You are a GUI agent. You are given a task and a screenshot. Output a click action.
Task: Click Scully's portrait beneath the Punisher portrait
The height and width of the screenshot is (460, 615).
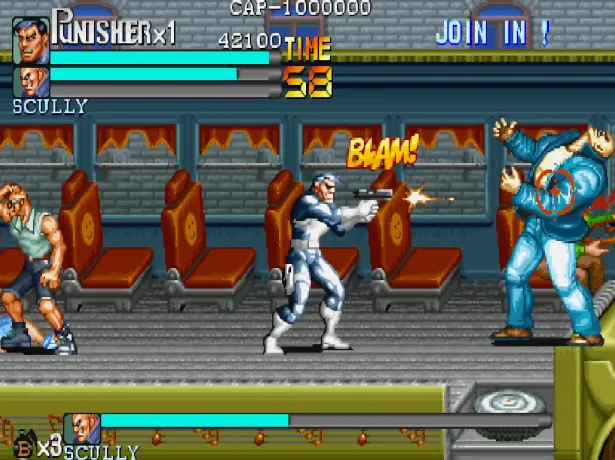point(30,81)
